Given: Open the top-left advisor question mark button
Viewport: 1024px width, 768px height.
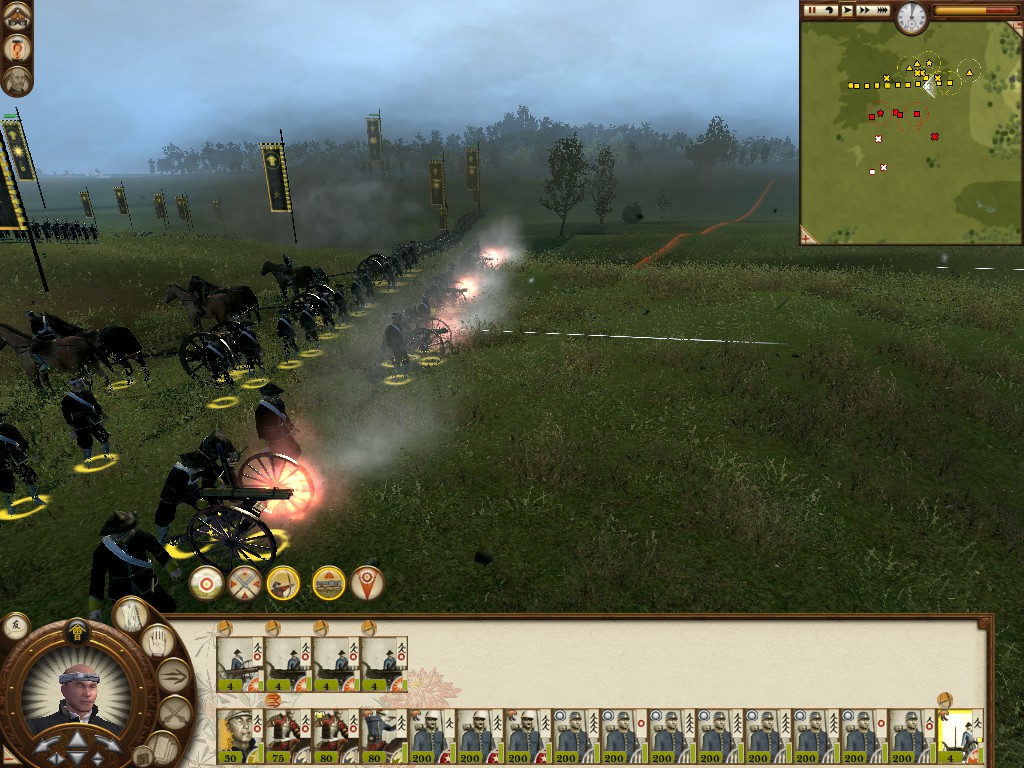Looking at the screenshot, I should (x=17, y=47).
